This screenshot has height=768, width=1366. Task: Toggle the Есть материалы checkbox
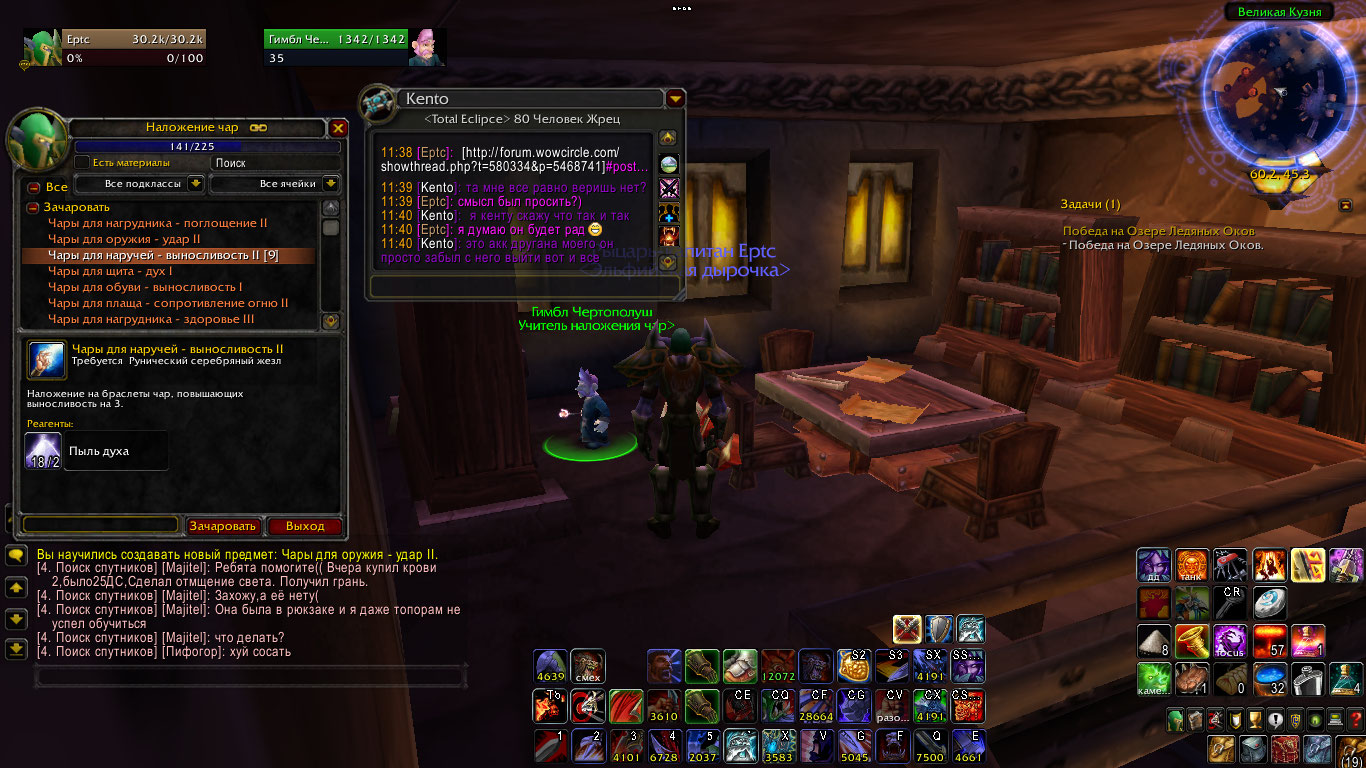click(82, 162)
